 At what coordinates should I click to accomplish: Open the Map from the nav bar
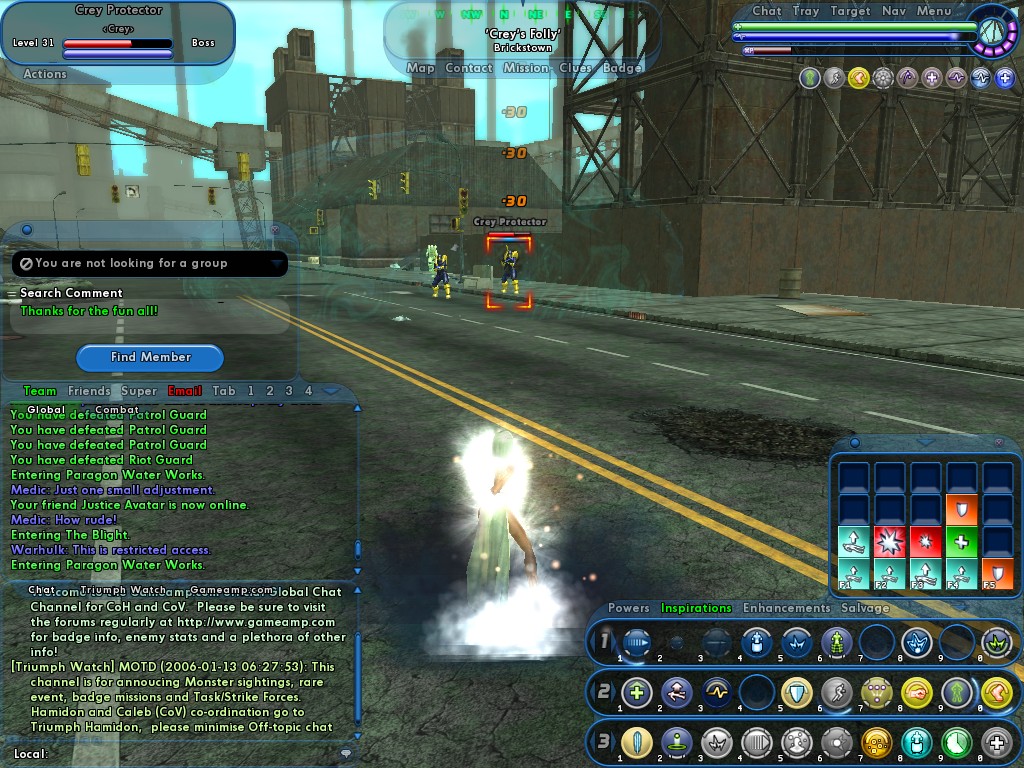(x=420, y=68)
